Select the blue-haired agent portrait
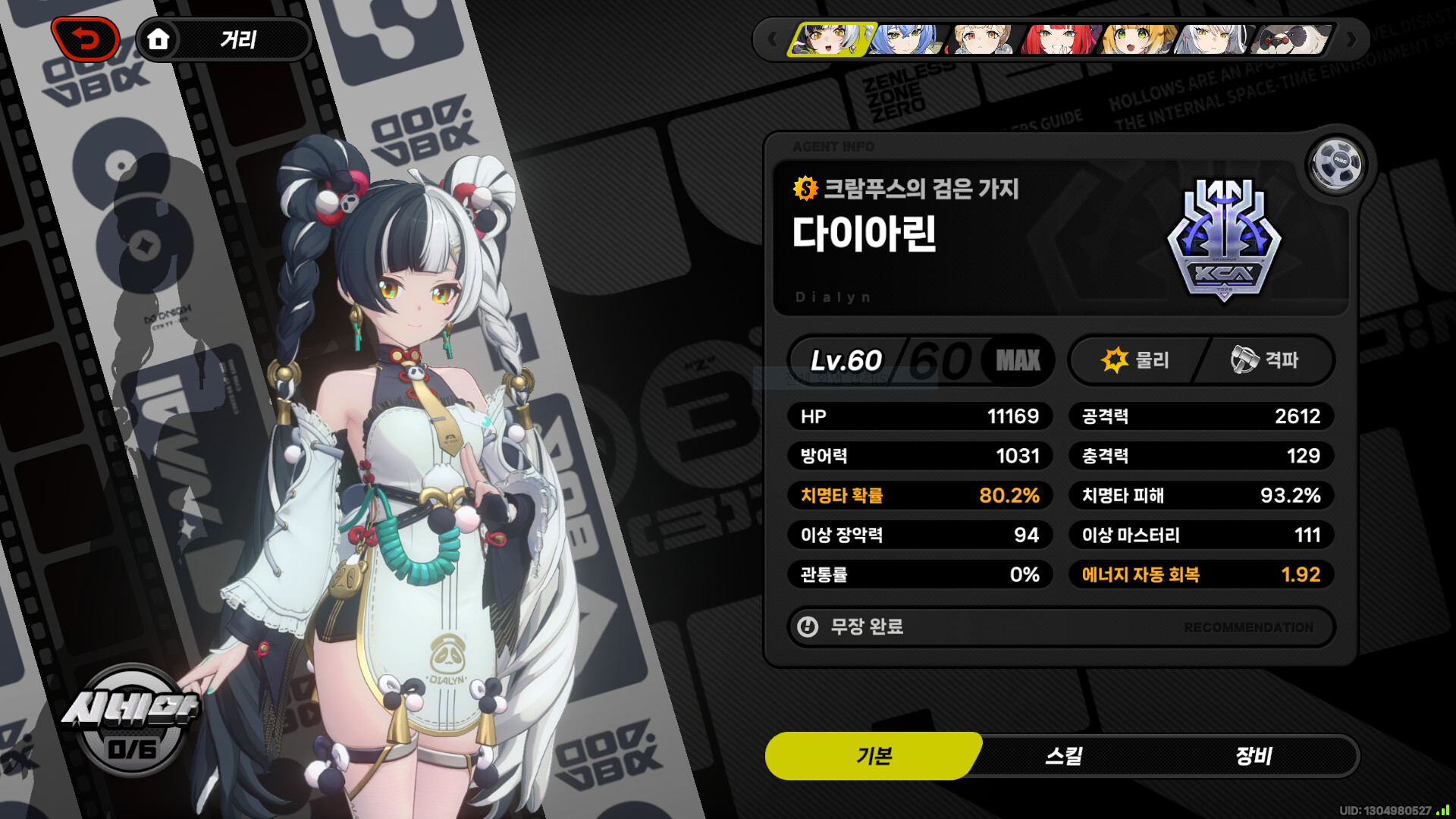The image size is (1456, 819). [907, 39]
